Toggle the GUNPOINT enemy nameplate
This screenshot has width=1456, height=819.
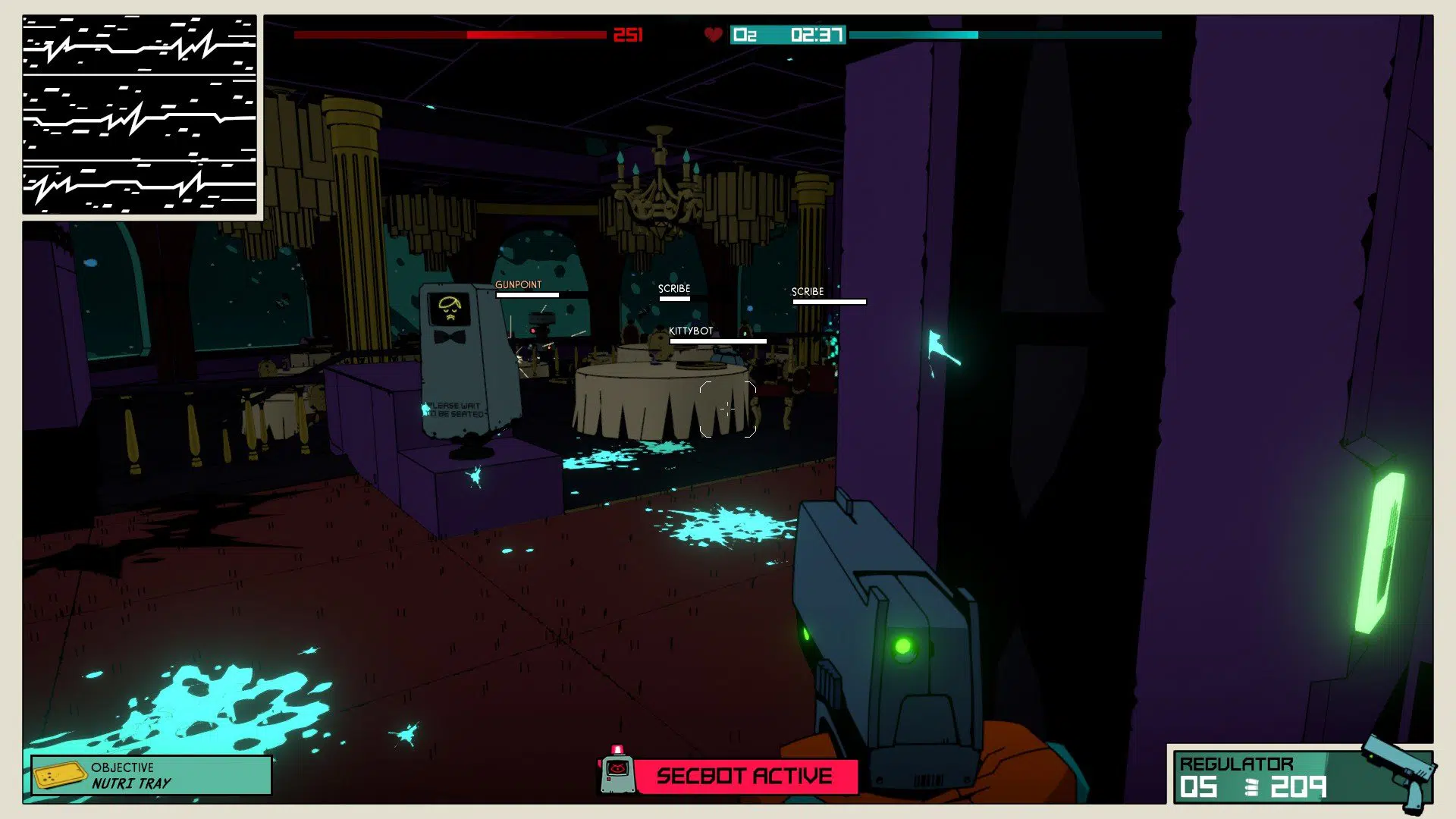pyautogui.click(x=519, y=285)
